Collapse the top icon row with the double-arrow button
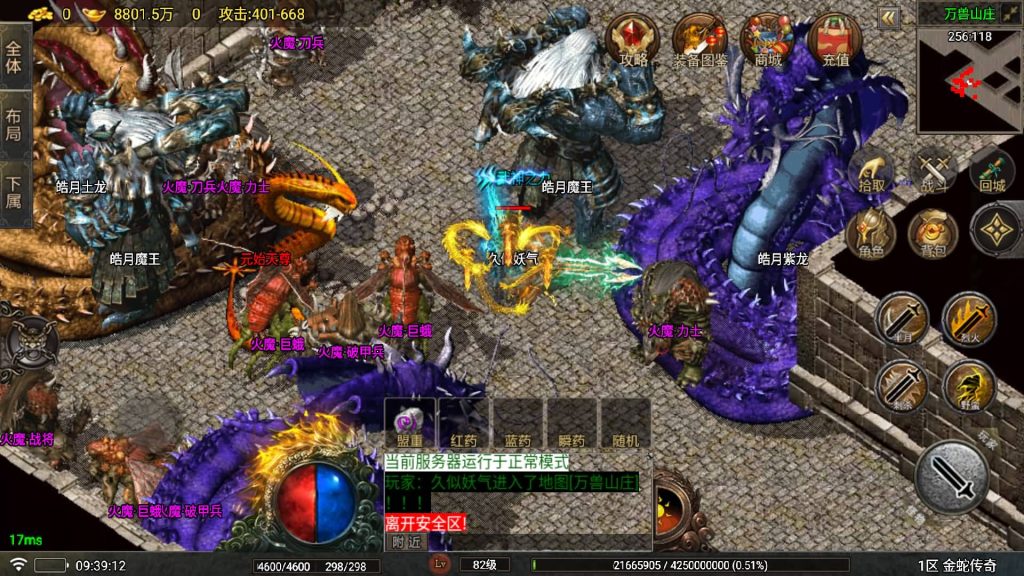 coord(889,17)
